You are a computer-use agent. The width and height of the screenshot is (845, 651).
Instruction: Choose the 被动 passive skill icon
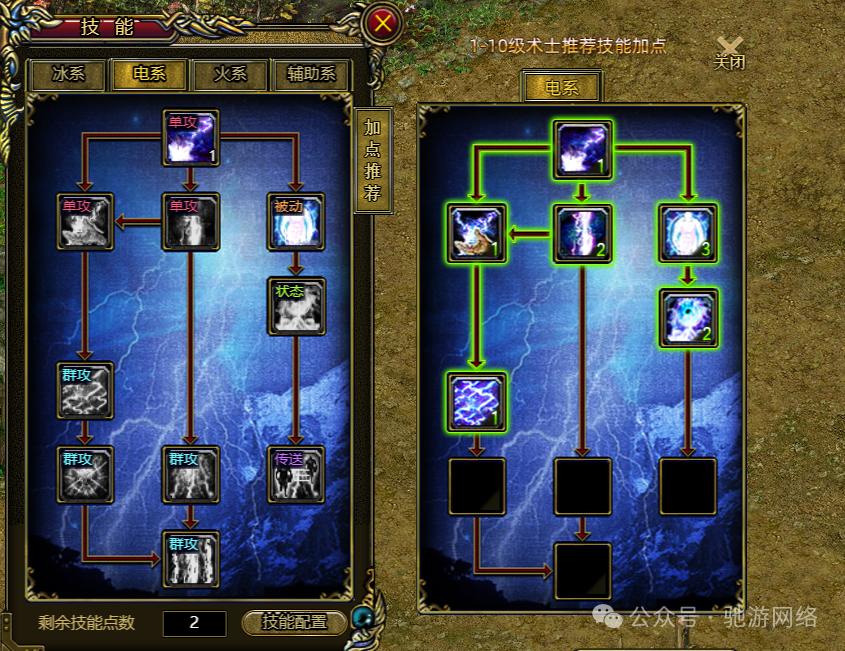coord(295,221)
